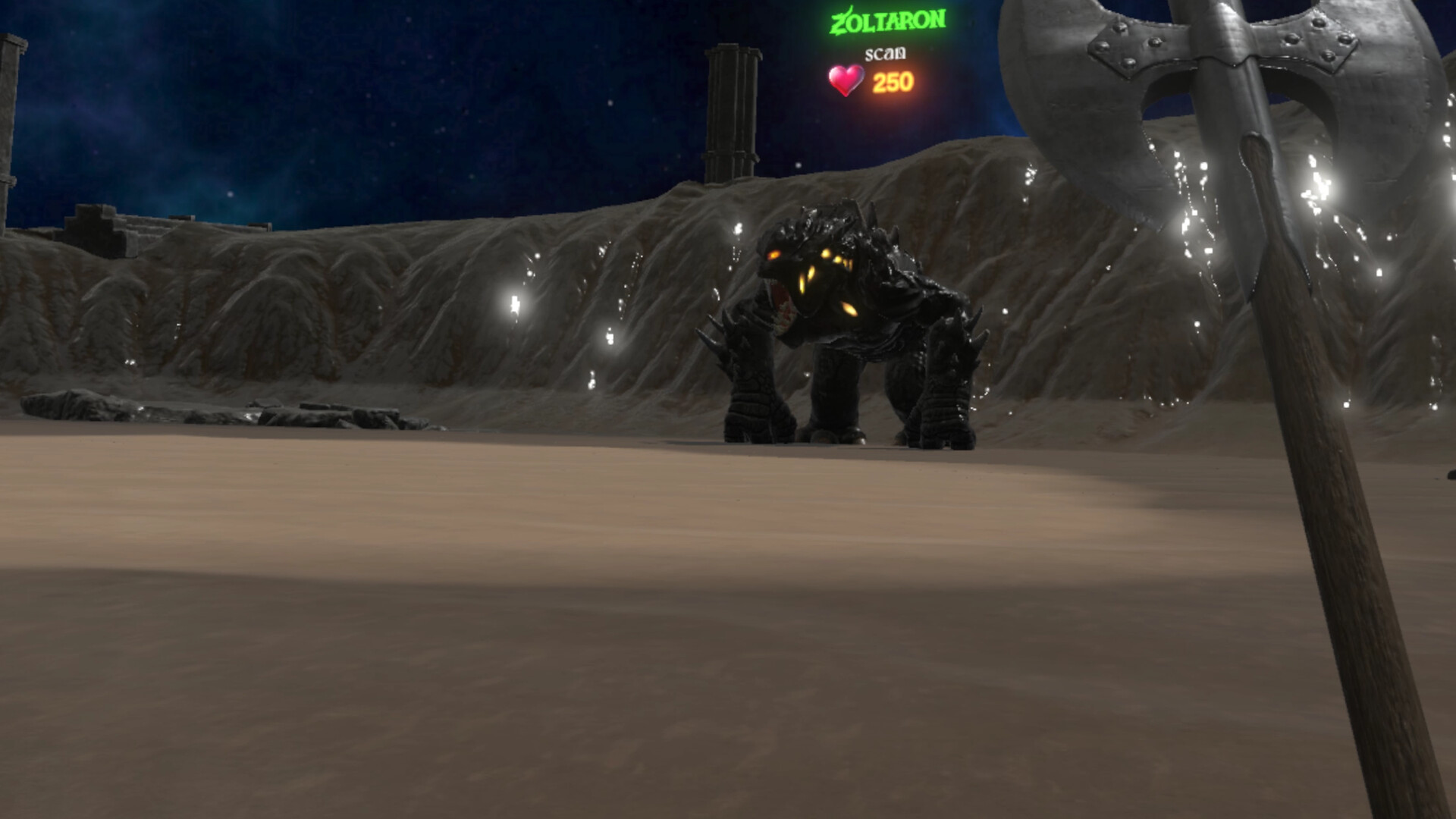Click the red heart health icon

(x=844, y=78)
